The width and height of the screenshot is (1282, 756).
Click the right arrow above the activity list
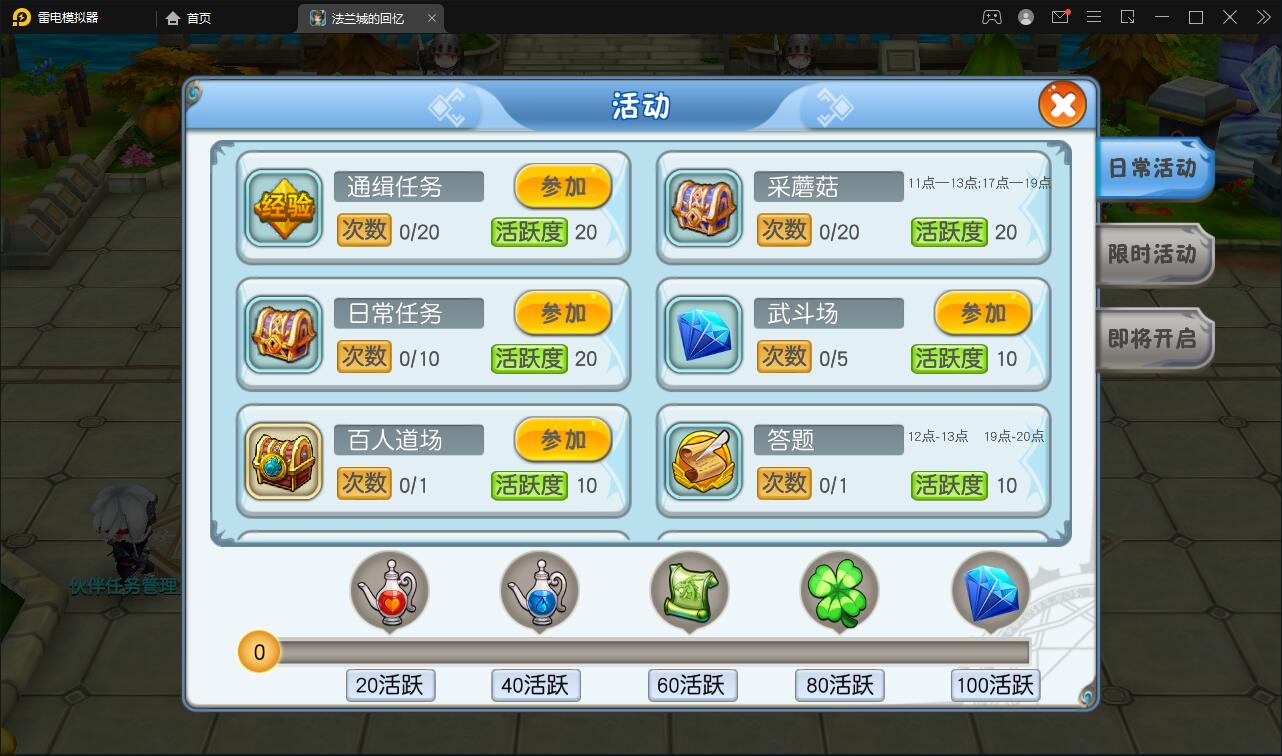coord(831,107)
